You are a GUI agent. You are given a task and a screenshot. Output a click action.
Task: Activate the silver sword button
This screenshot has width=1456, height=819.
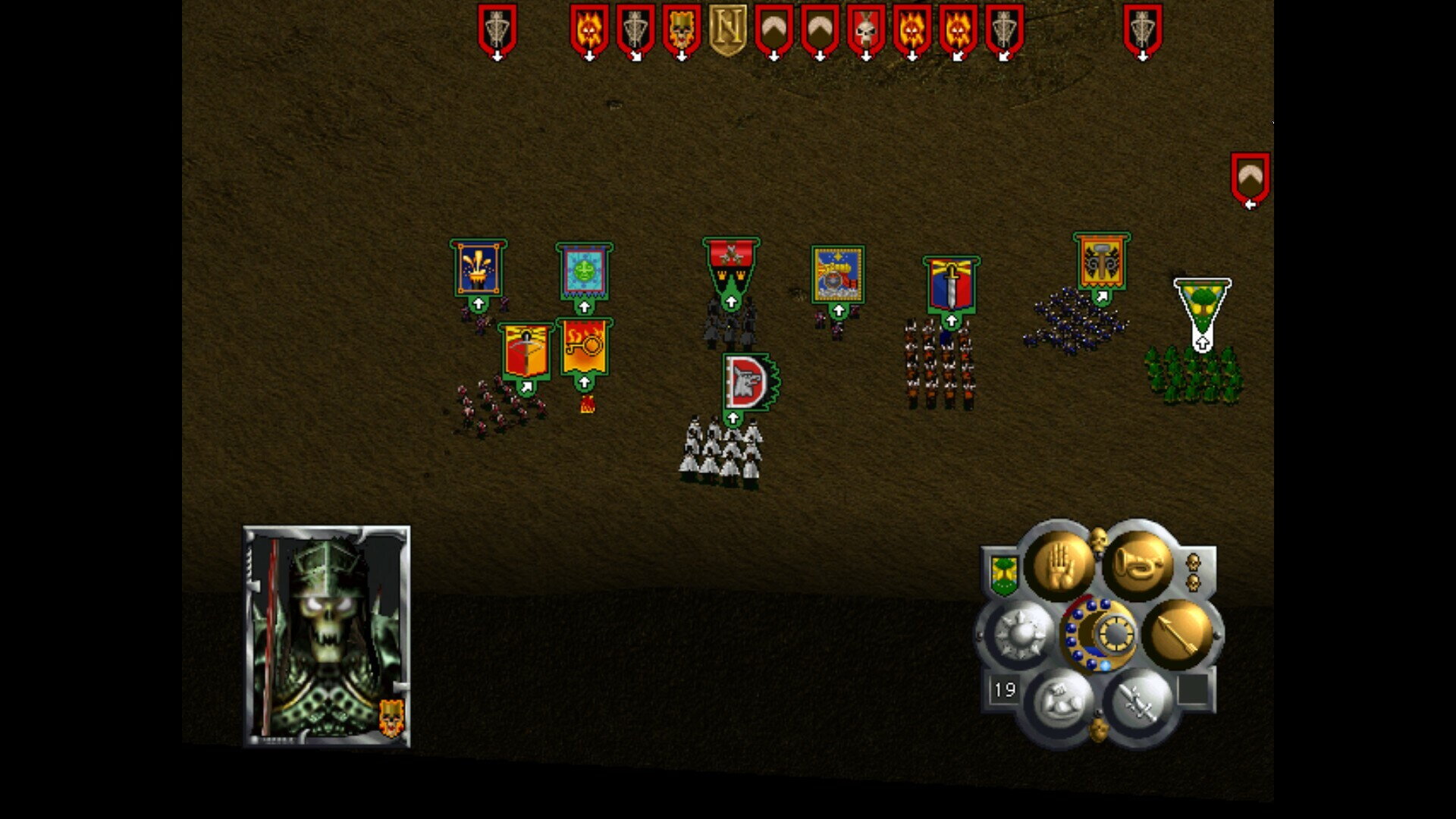tap(1137, 704)
